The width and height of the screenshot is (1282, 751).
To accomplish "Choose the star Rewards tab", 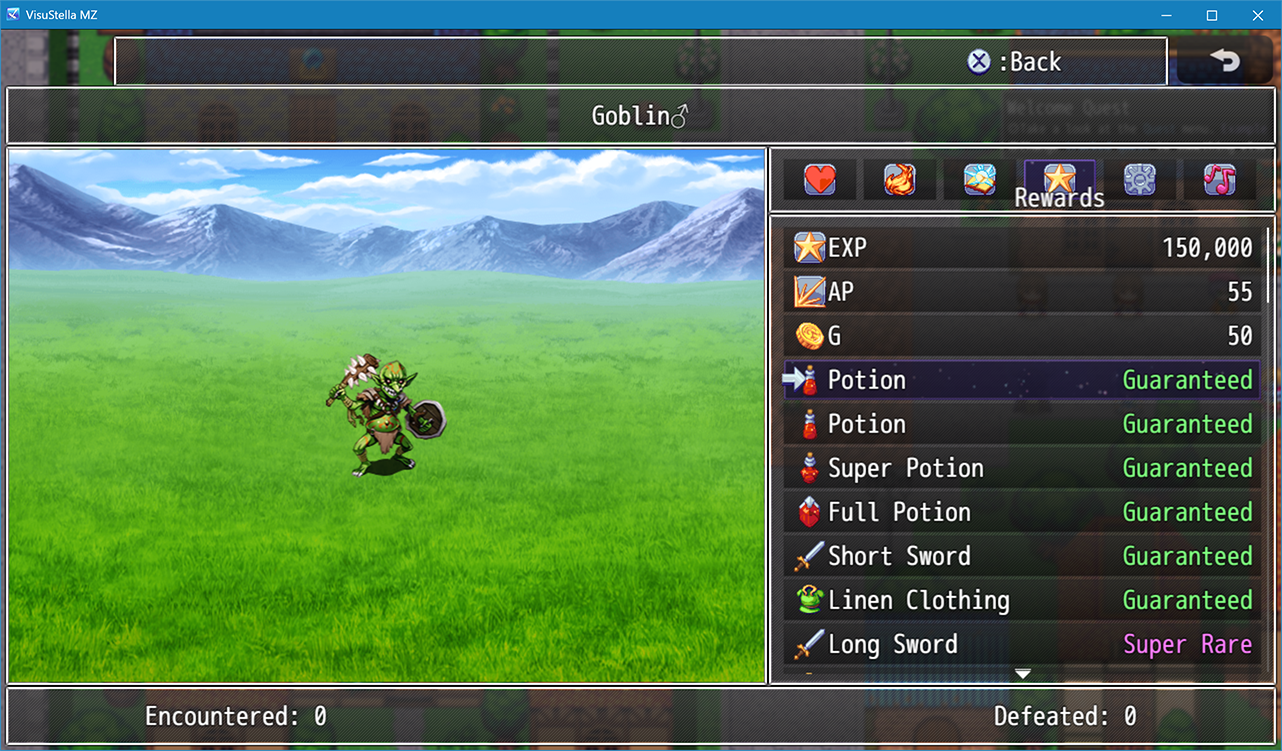I will 1058,180.
